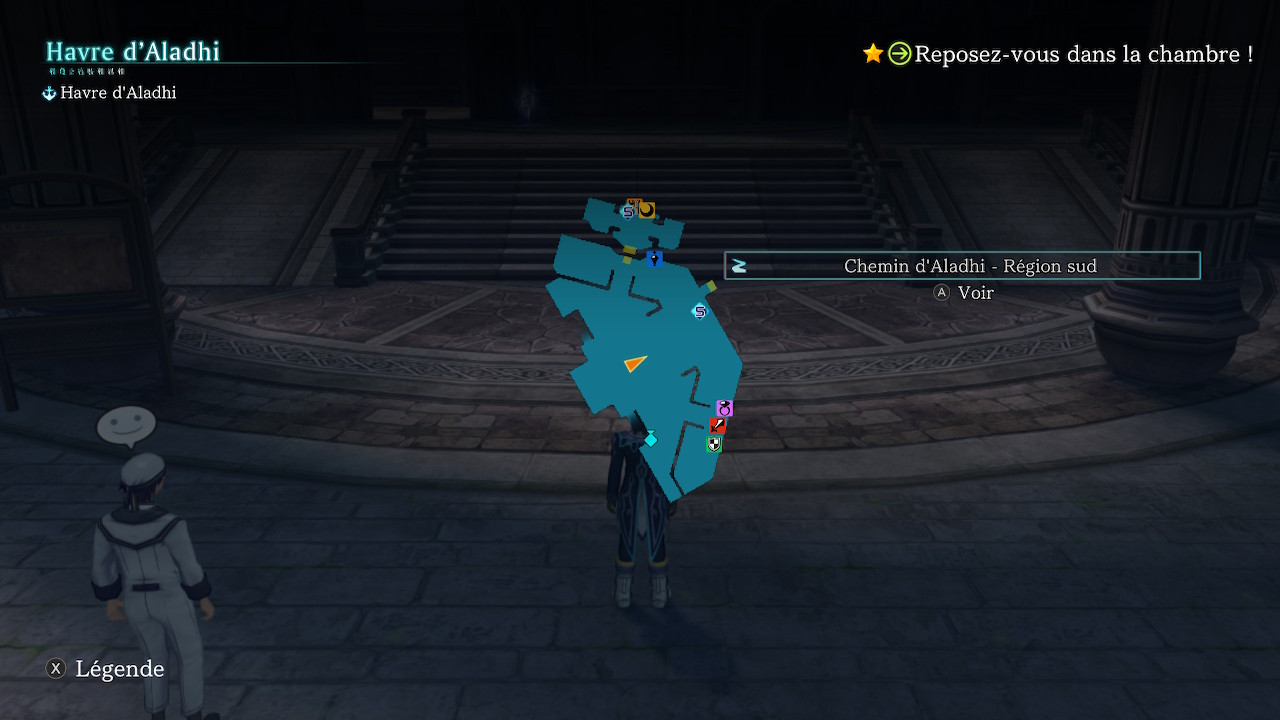Select the blue item shop marker
1280x720 pixels.
654,259
